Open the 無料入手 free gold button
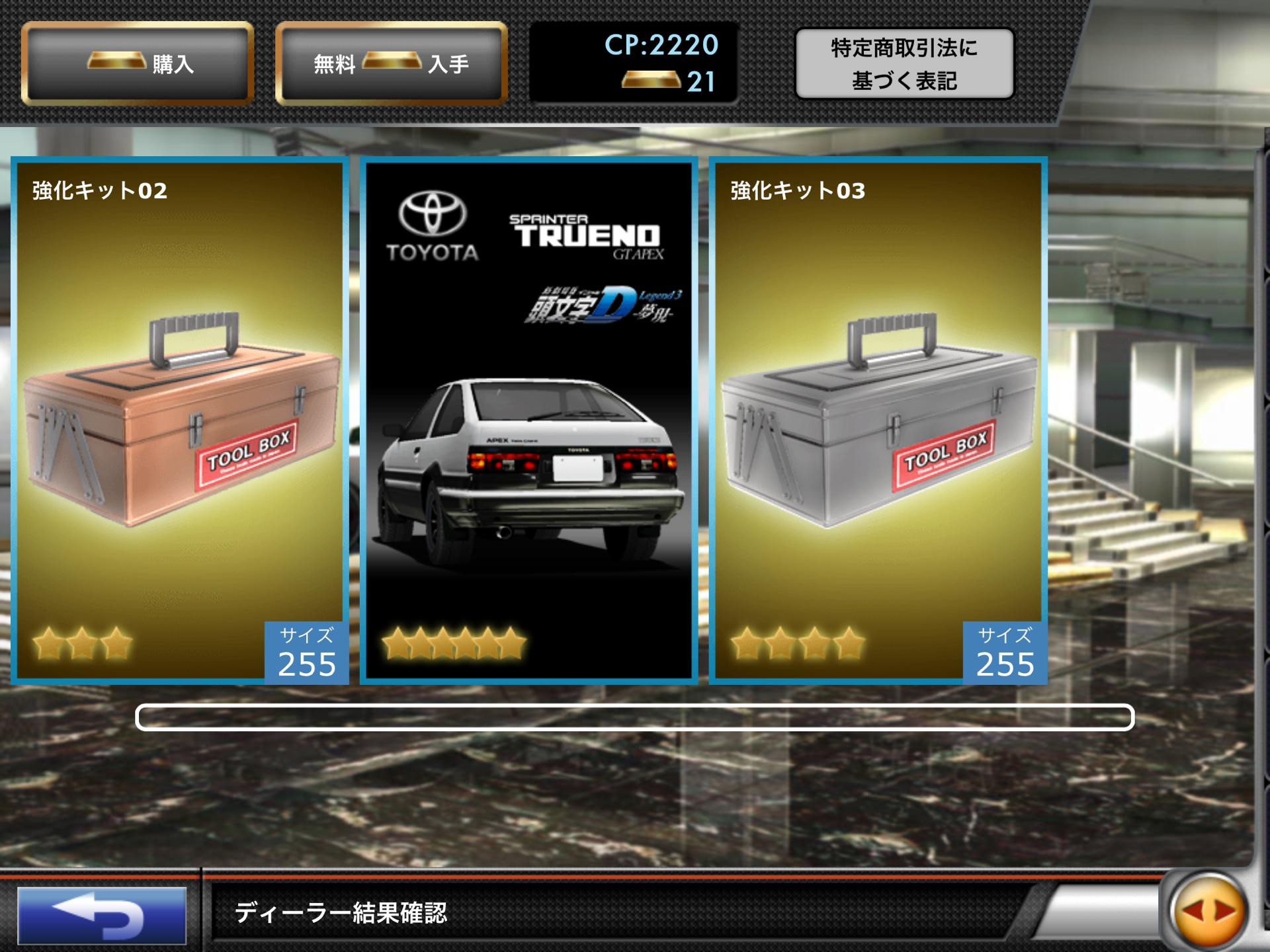 (392, 63)
